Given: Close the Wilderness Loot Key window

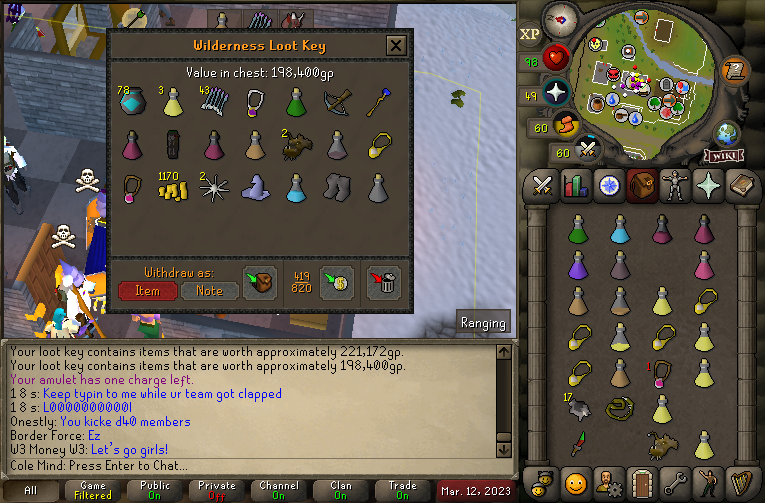Looking at the screenshot, I should tap(396, 46).
